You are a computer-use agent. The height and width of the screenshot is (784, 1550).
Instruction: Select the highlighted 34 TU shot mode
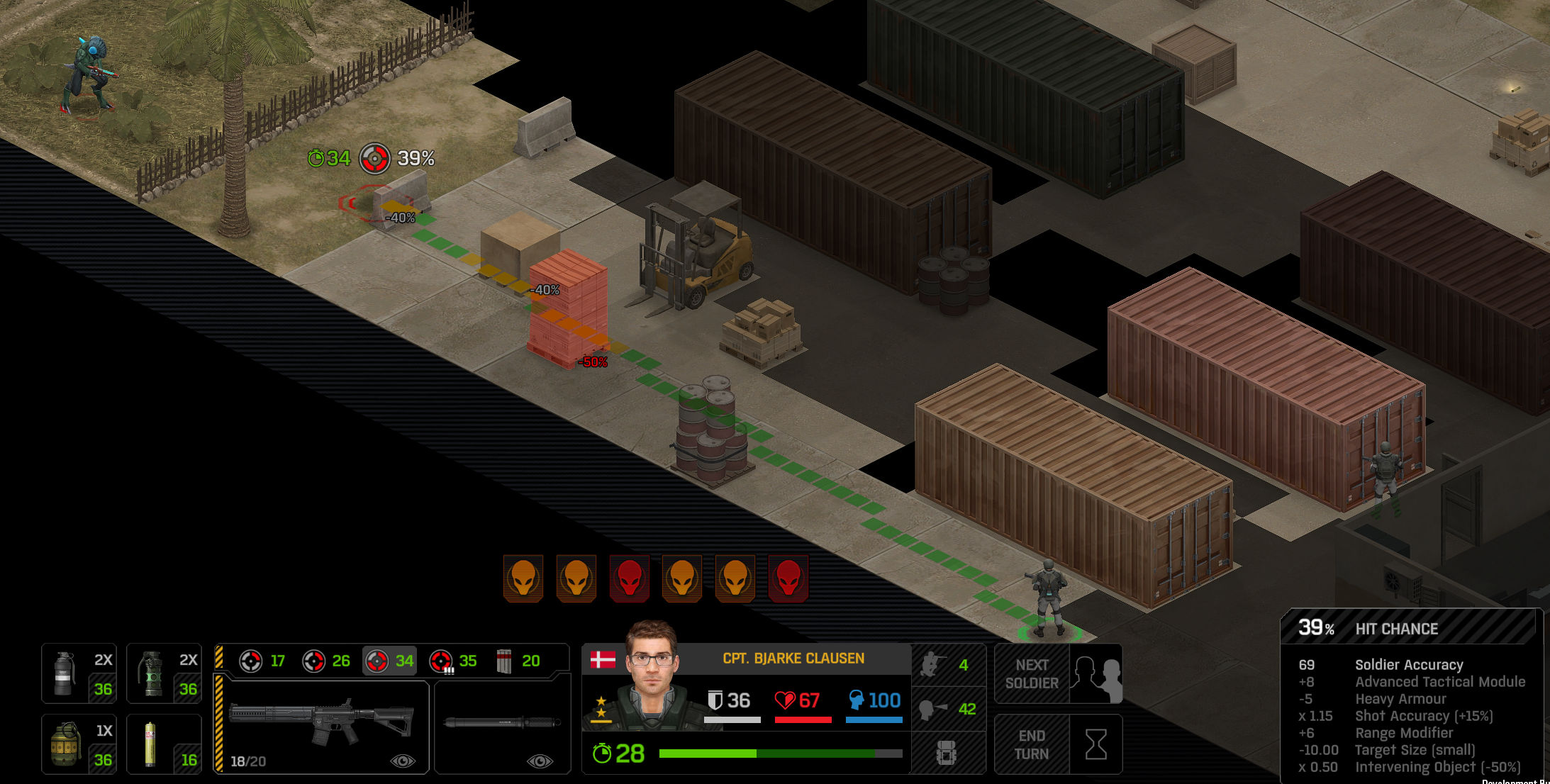tap(389, 661)
